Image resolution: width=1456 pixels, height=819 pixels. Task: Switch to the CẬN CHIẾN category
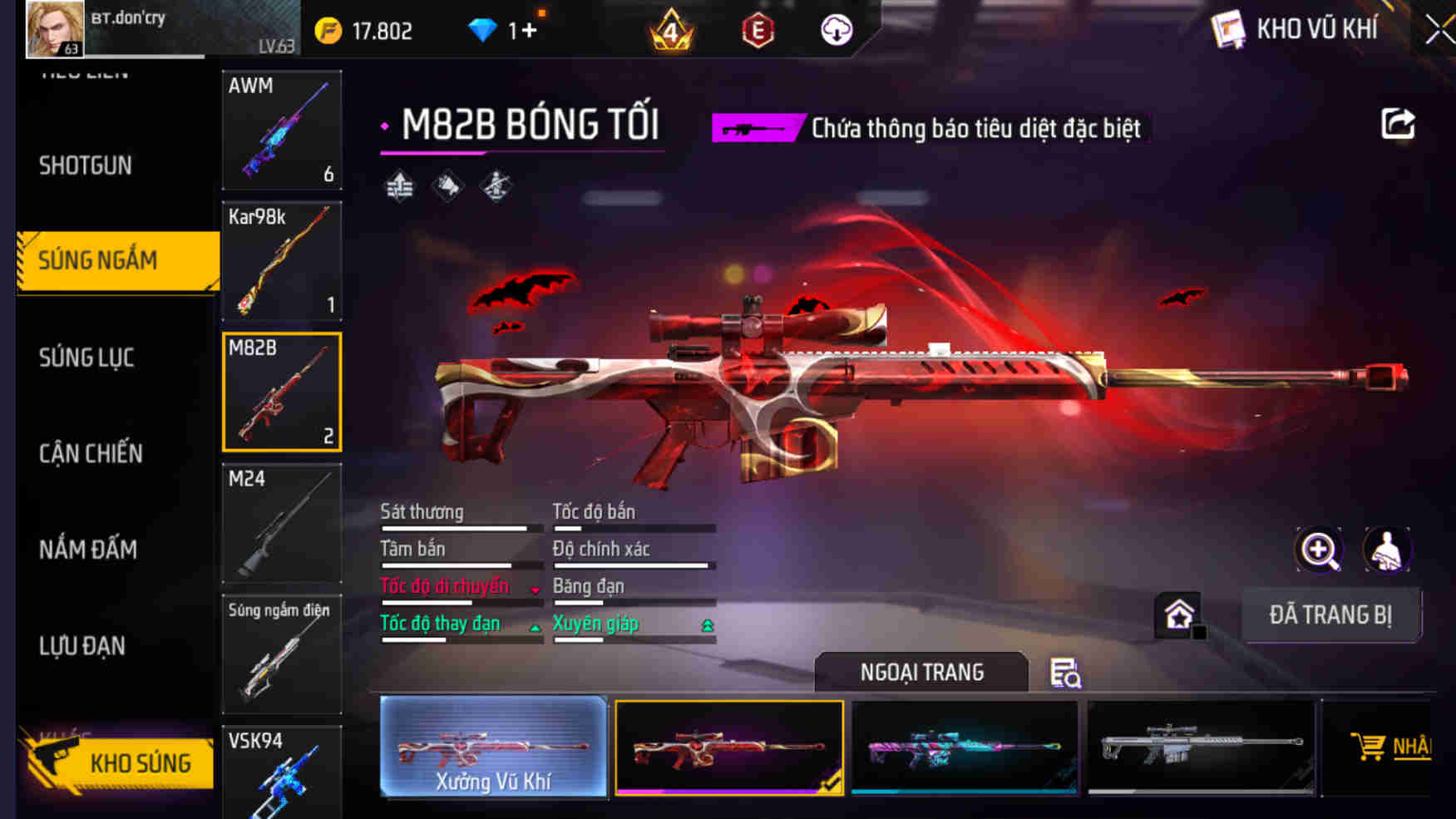(x=90, y=454)
